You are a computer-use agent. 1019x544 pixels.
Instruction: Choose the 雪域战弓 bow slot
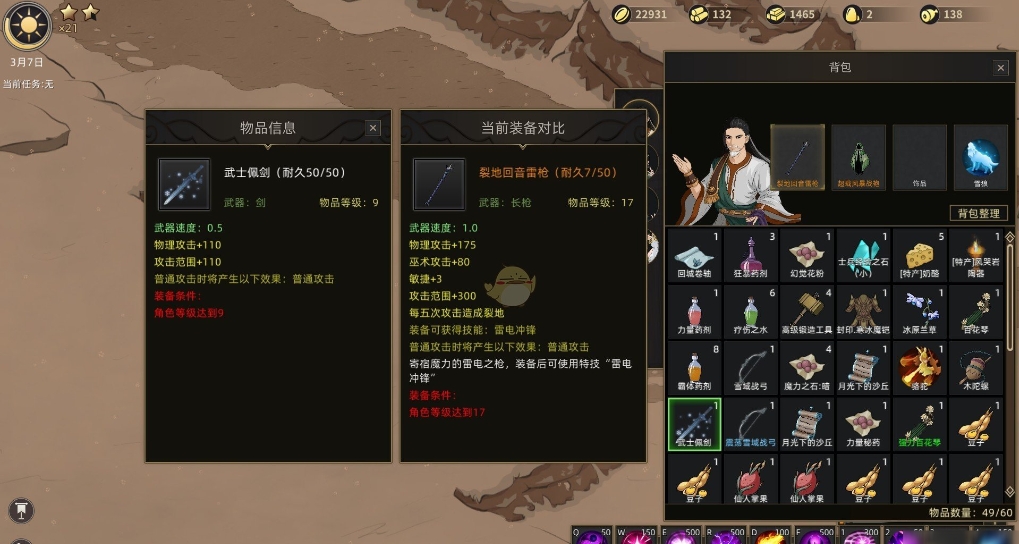tap(750, 367)
